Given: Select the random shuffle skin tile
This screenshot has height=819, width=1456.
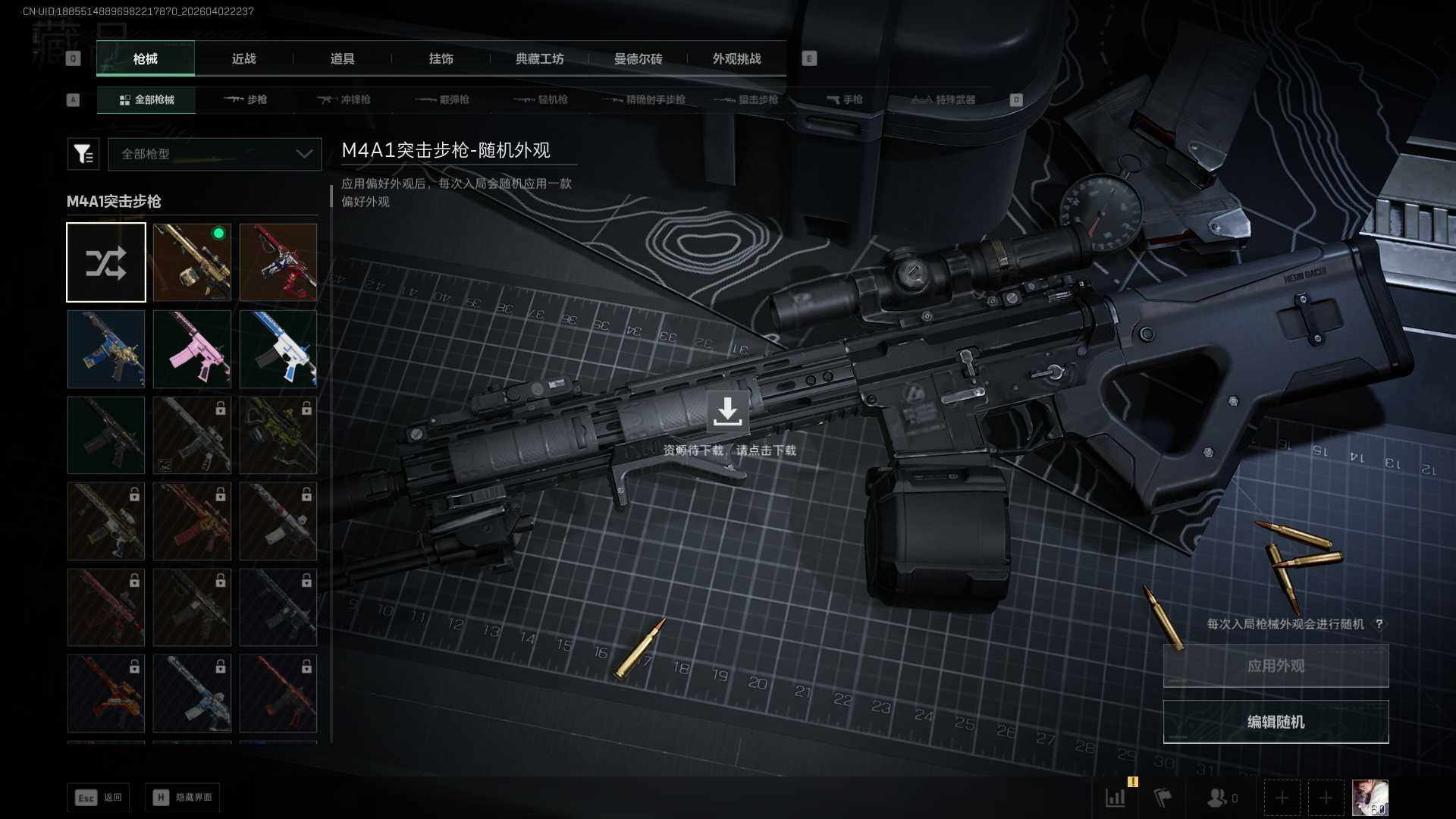Looking at the screenshot, I should [106, 262].
